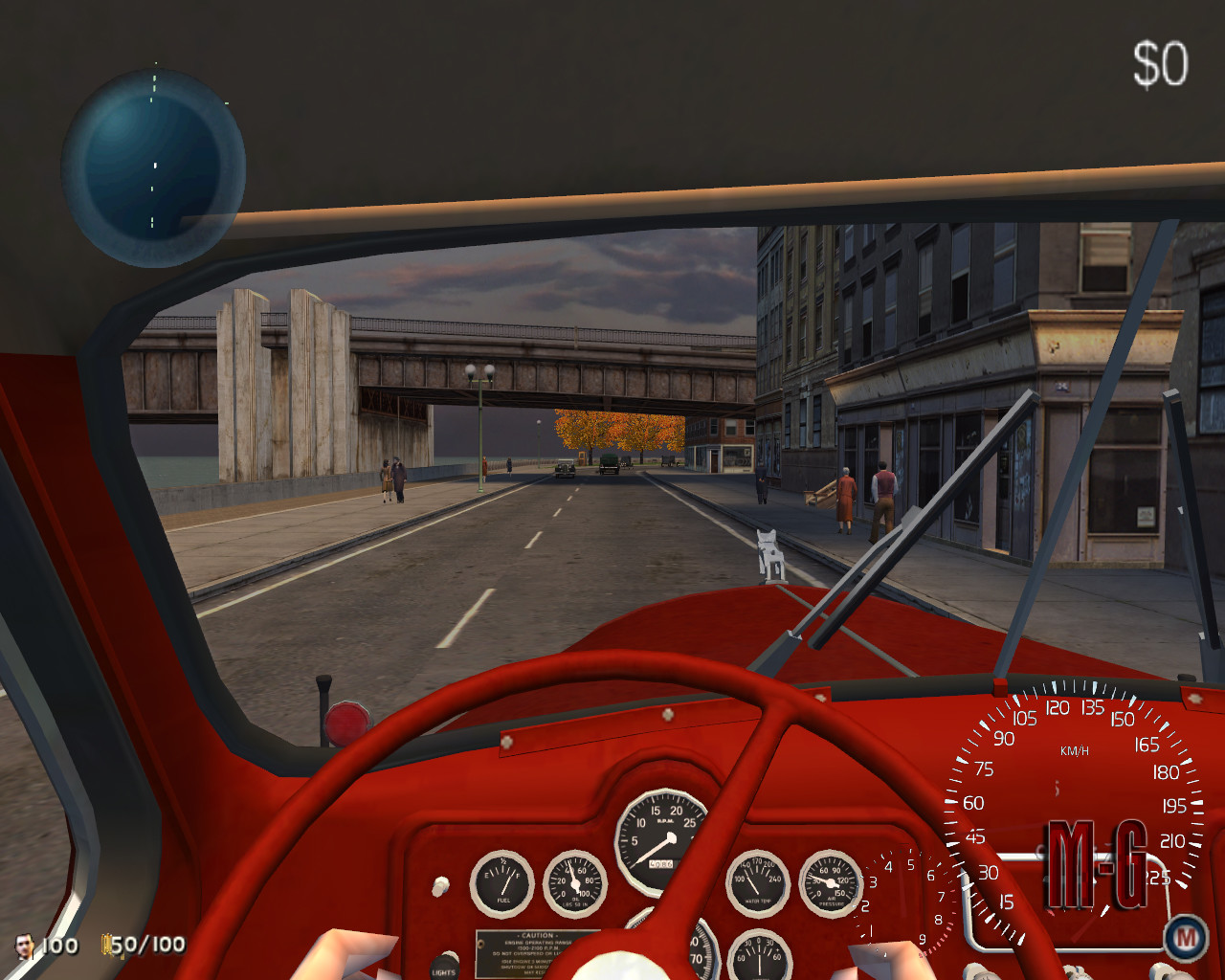
Task: Click the round M logo badge
Action: [1185, 938]
